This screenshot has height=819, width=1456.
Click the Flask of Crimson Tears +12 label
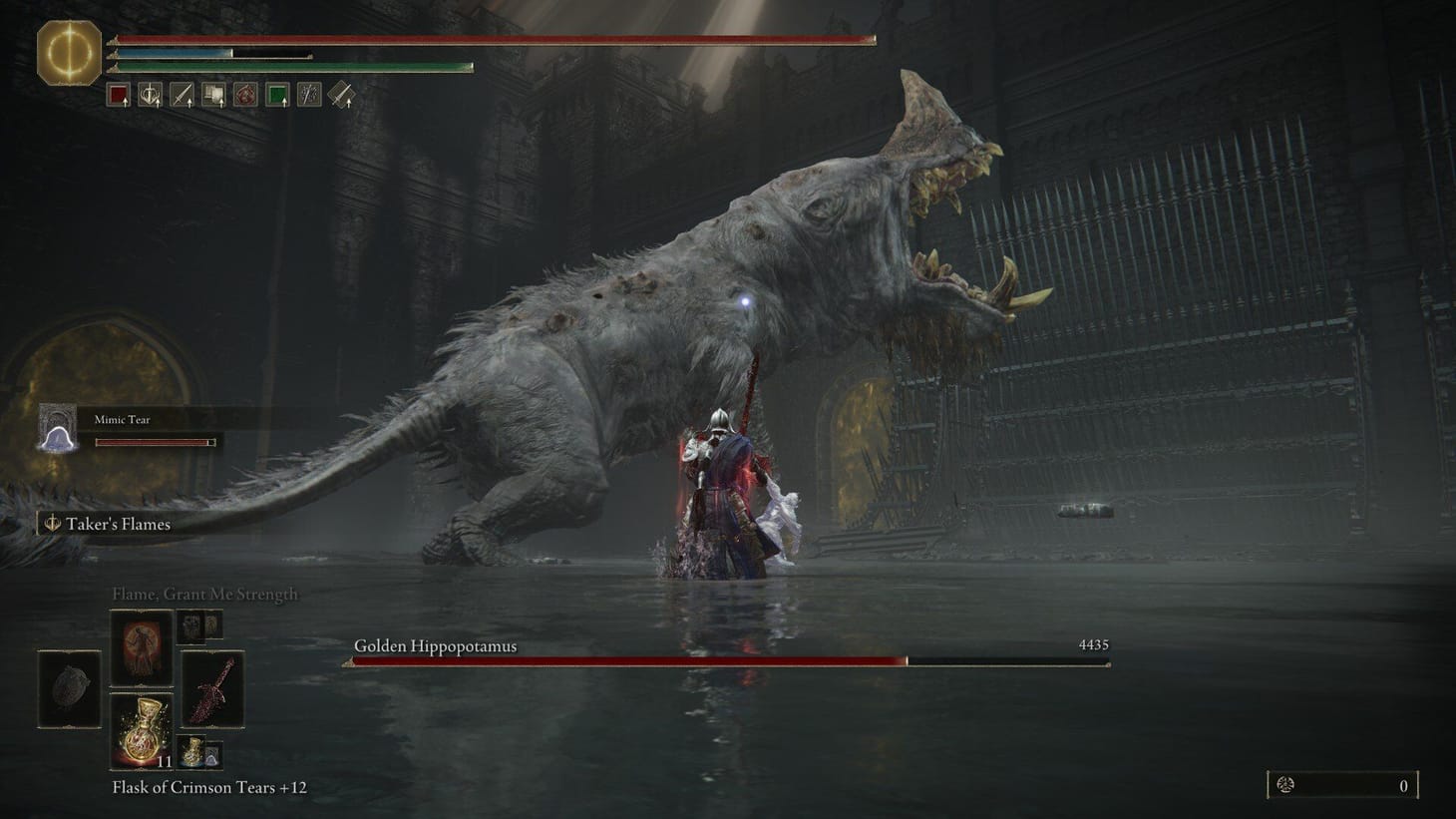(x=209, y=787)
